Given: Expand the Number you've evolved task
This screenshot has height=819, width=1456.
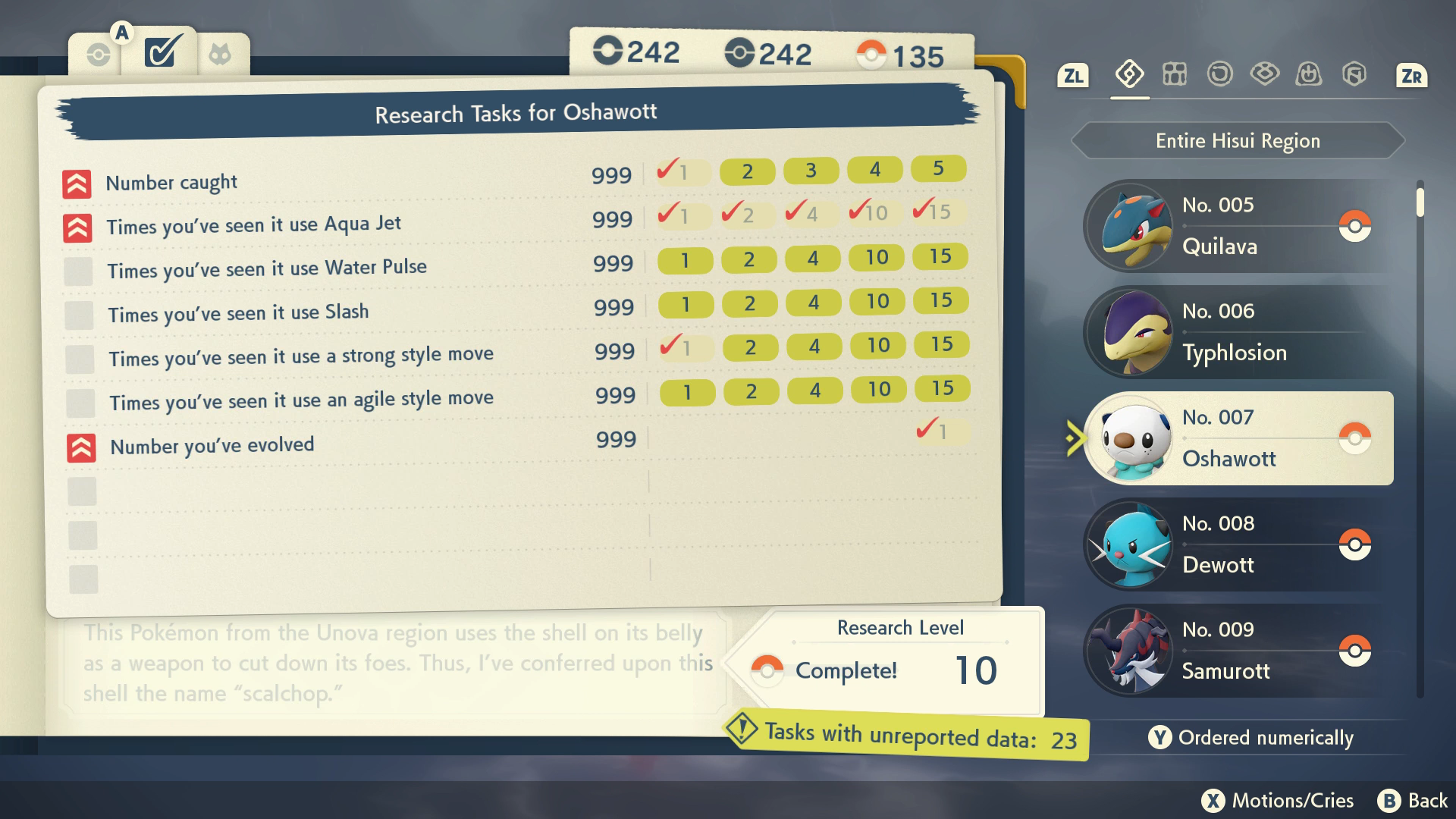Looking at the screenshot, I should point(78,446).
